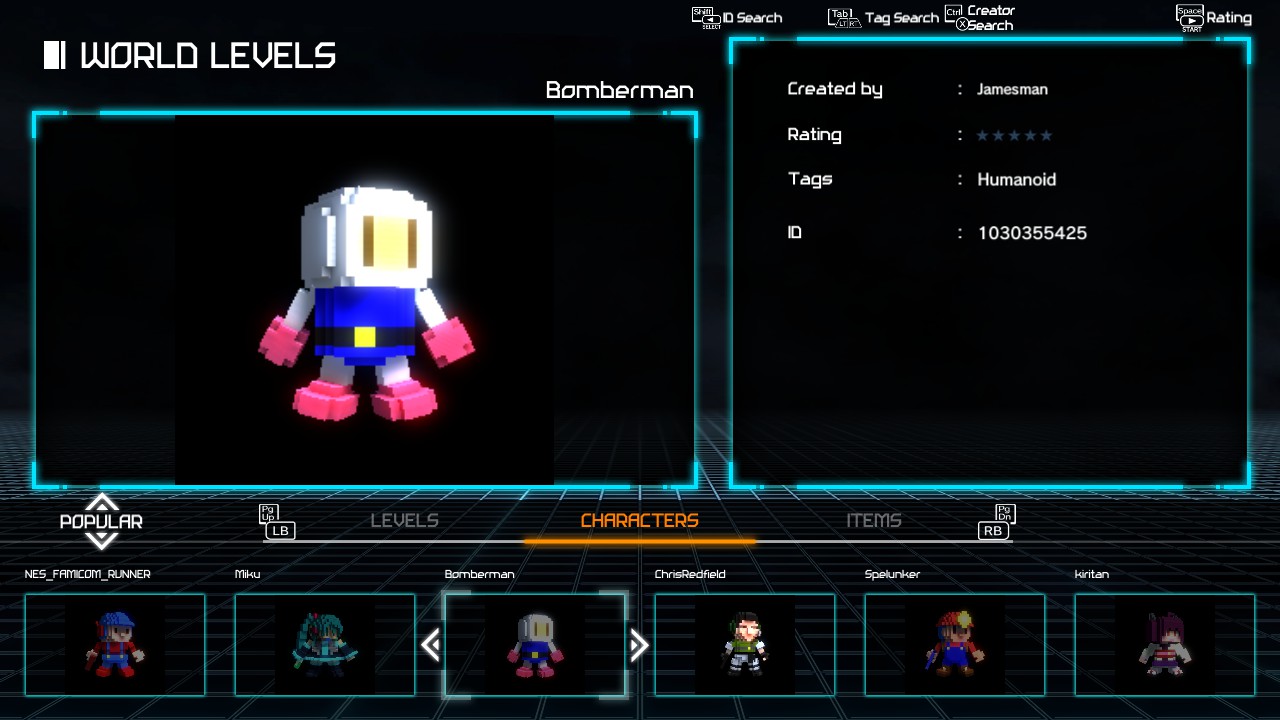
Task: Choose the NES_FAMICOM_RUNNER character thumbnail
Action: coord(115,645)
